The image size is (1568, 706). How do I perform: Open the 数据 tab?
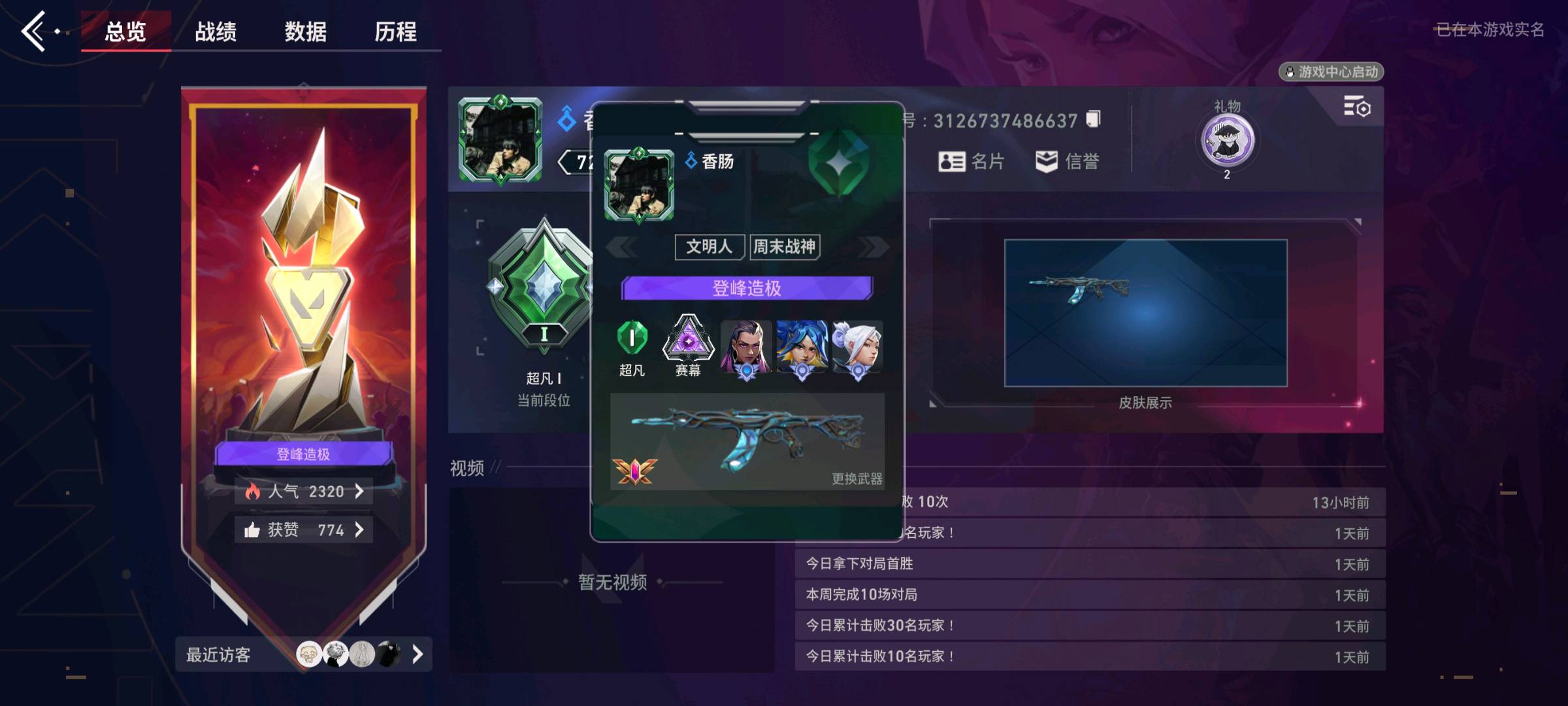pos(305,31)
